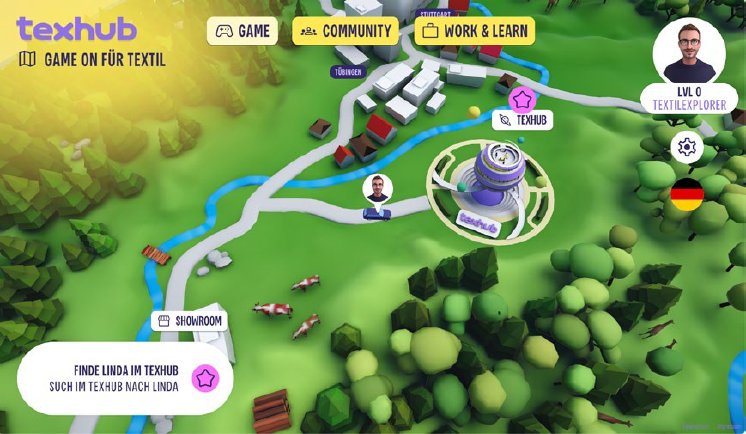Switch to the Community tab
The height and width of the screenshot is (434, 746).
coord(345,31)
